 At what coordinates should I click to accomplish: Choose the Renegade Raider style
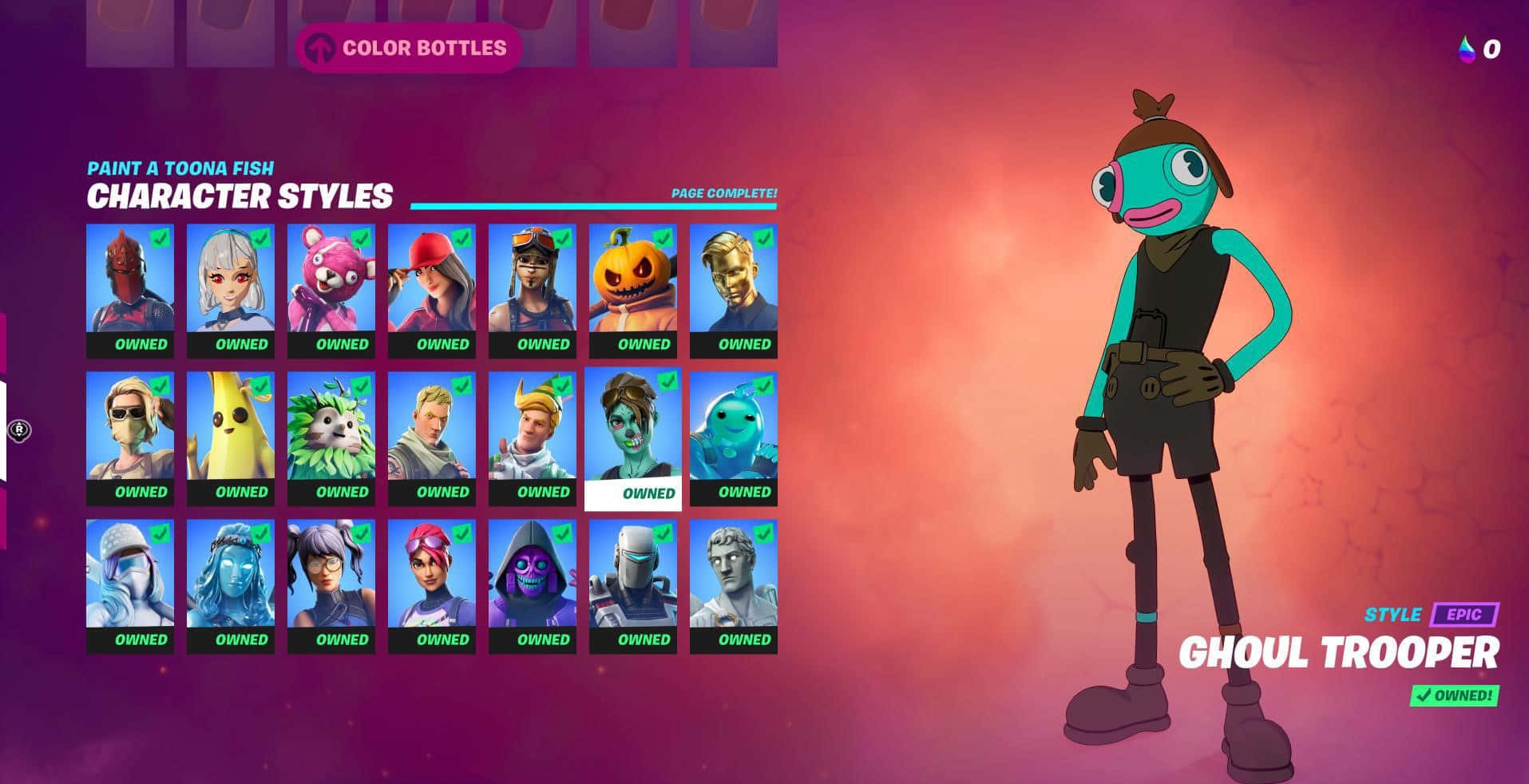533,291
